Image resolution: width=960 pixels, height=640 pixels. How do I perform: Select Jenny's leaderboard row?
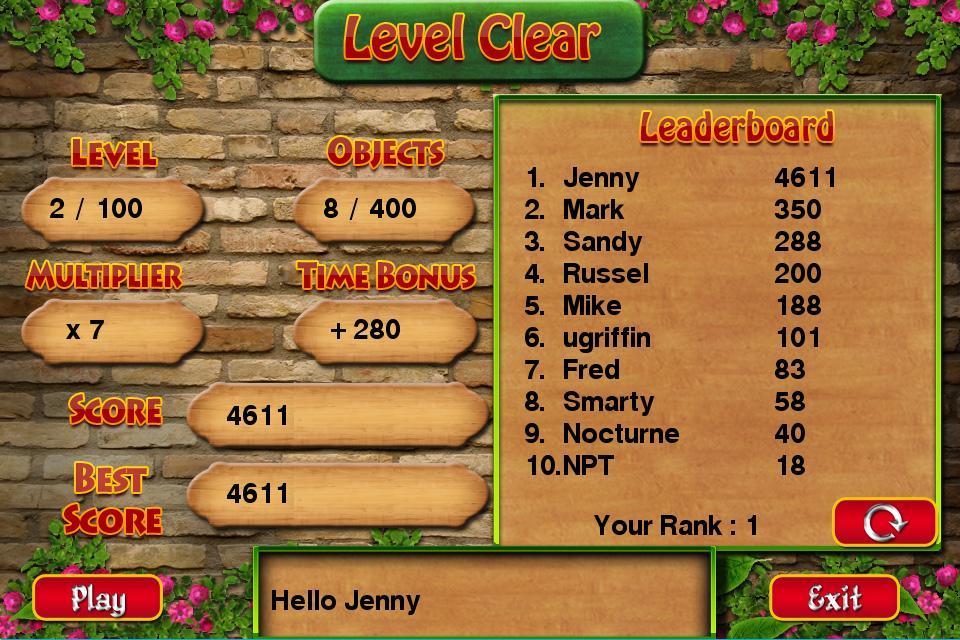(680, 178)
